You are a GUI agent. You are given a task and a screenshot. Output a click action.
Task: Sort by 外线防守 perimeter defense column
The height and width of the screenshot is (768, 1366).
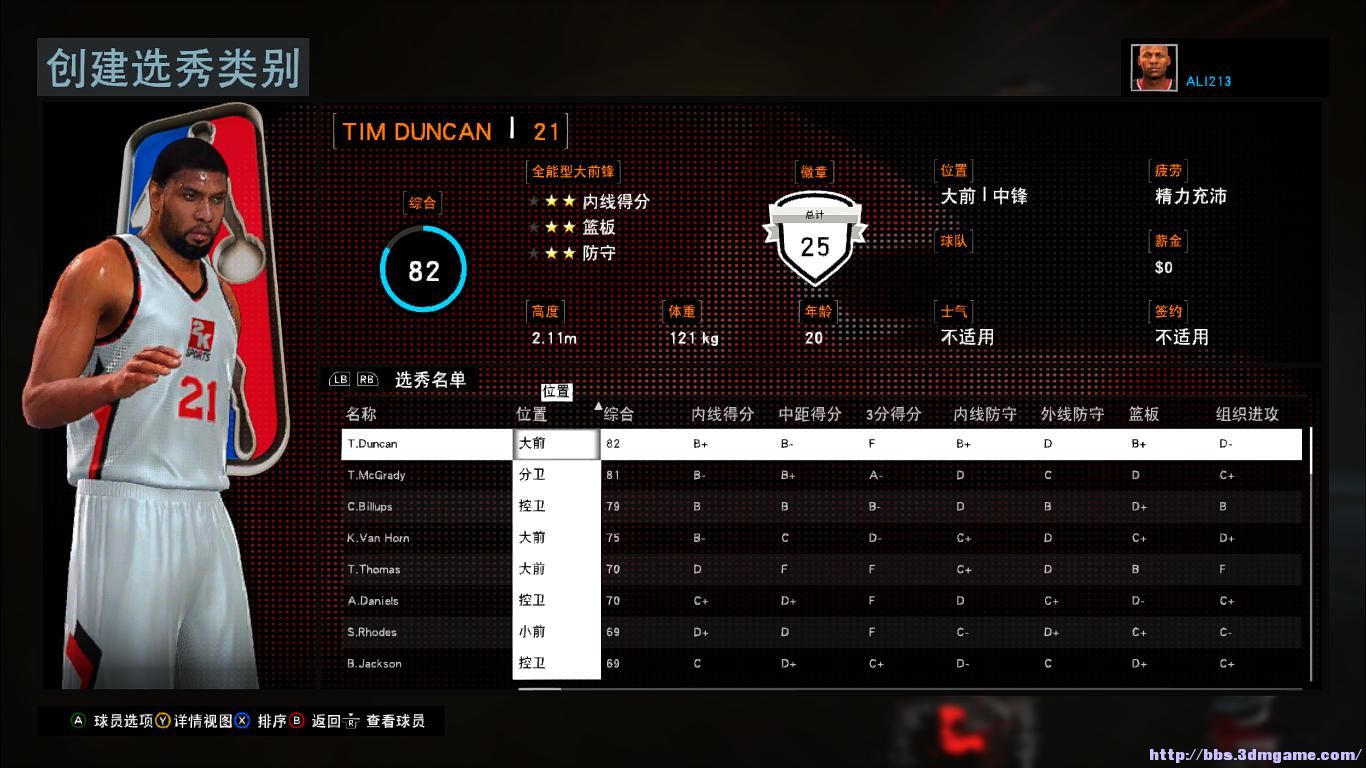(x=1072, y=414)
